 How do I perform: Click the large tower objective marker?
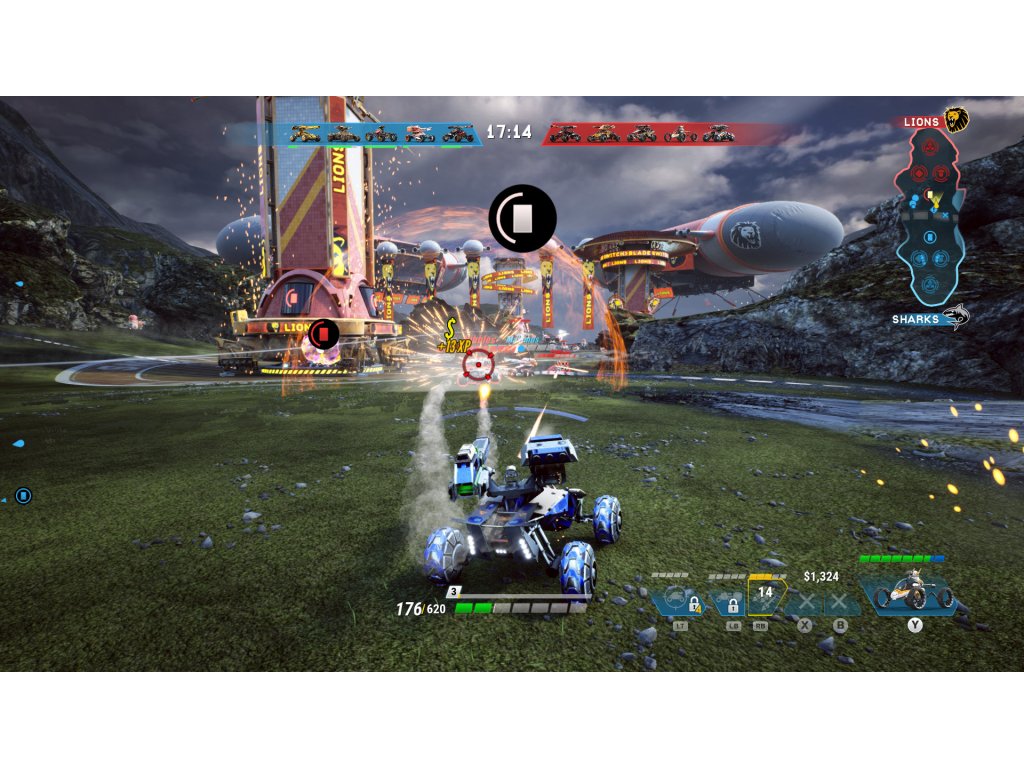coord(522,218)
